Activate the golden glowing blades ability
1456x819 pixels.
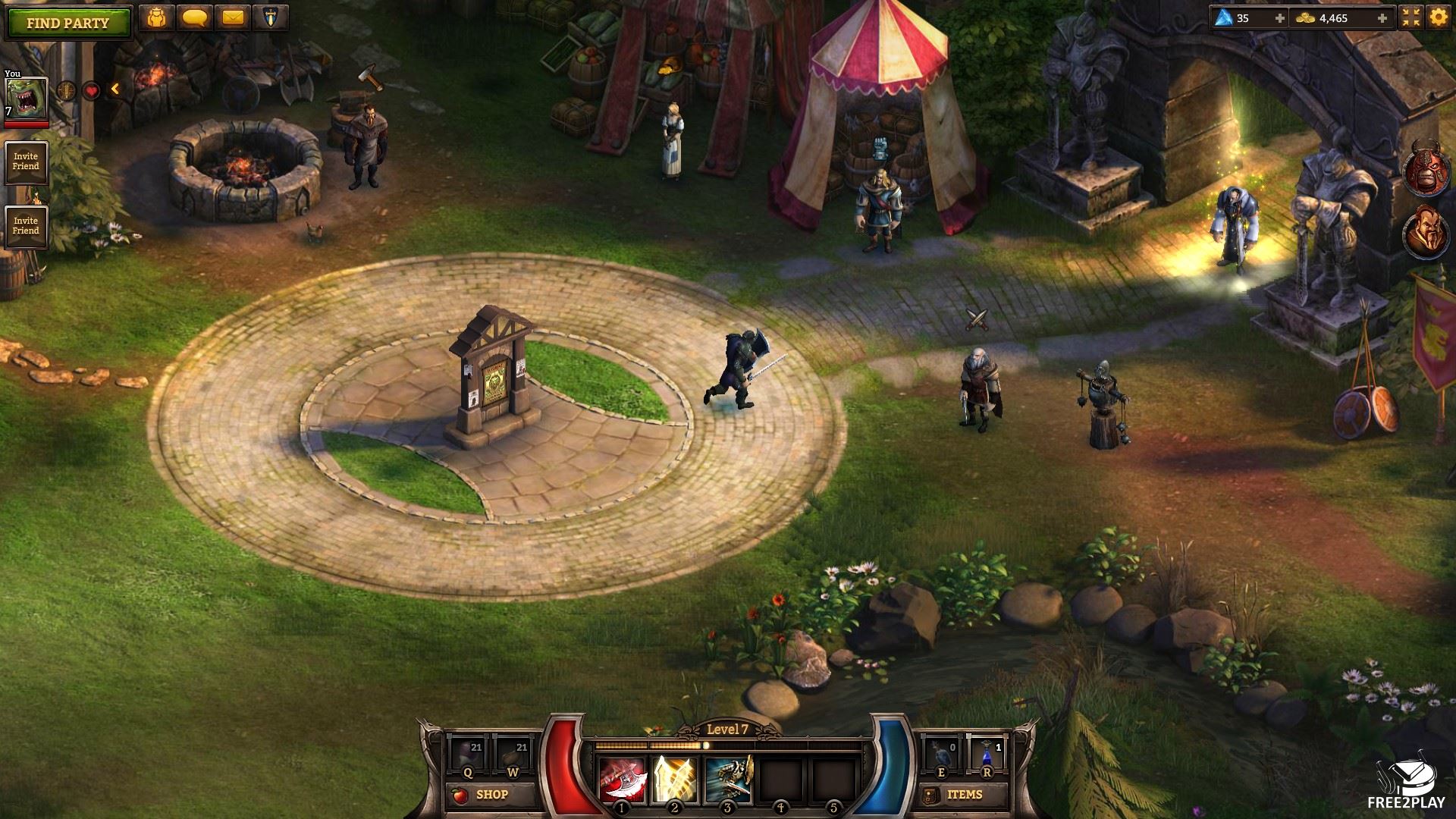(676, 780)
